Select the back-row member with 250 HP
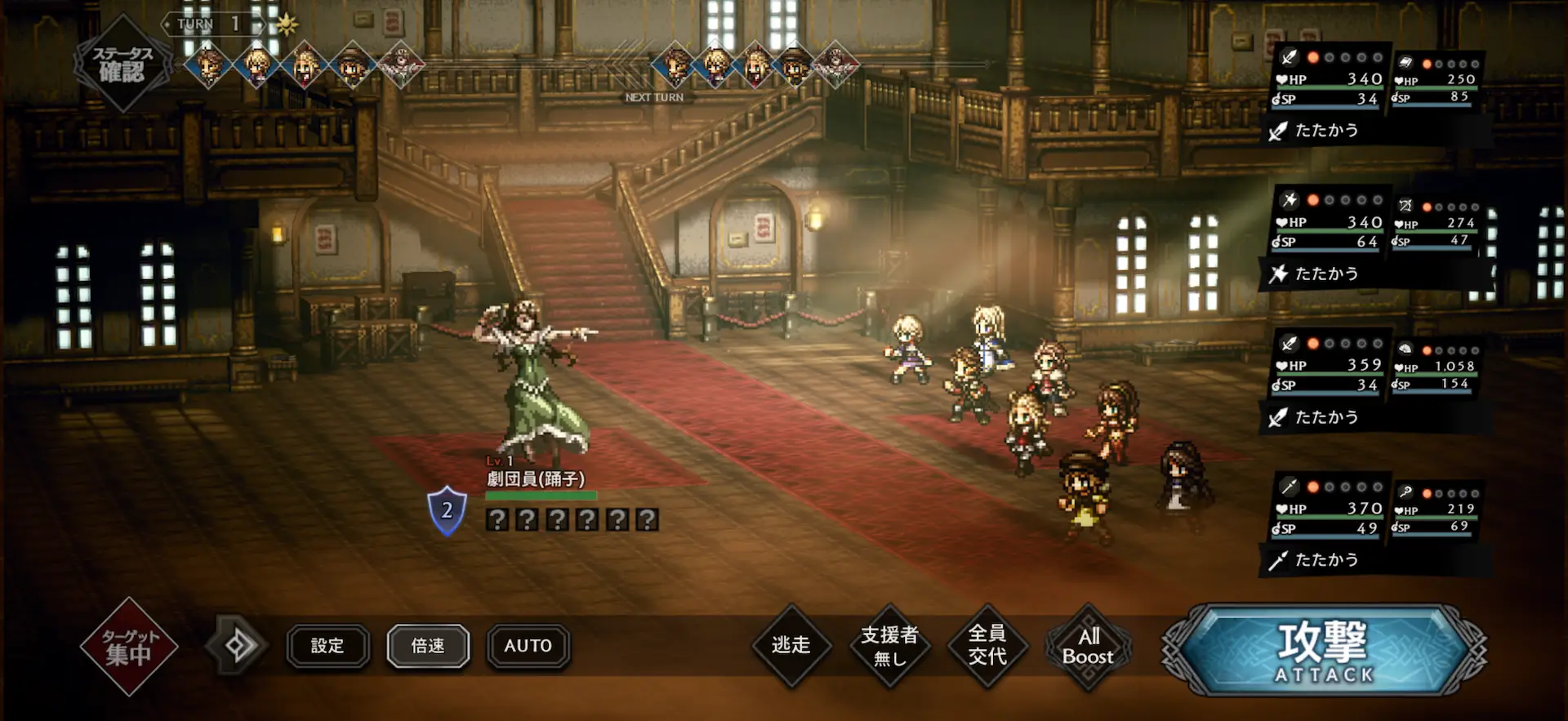Screen dimensions: 1568x721 click(1436, 80)
